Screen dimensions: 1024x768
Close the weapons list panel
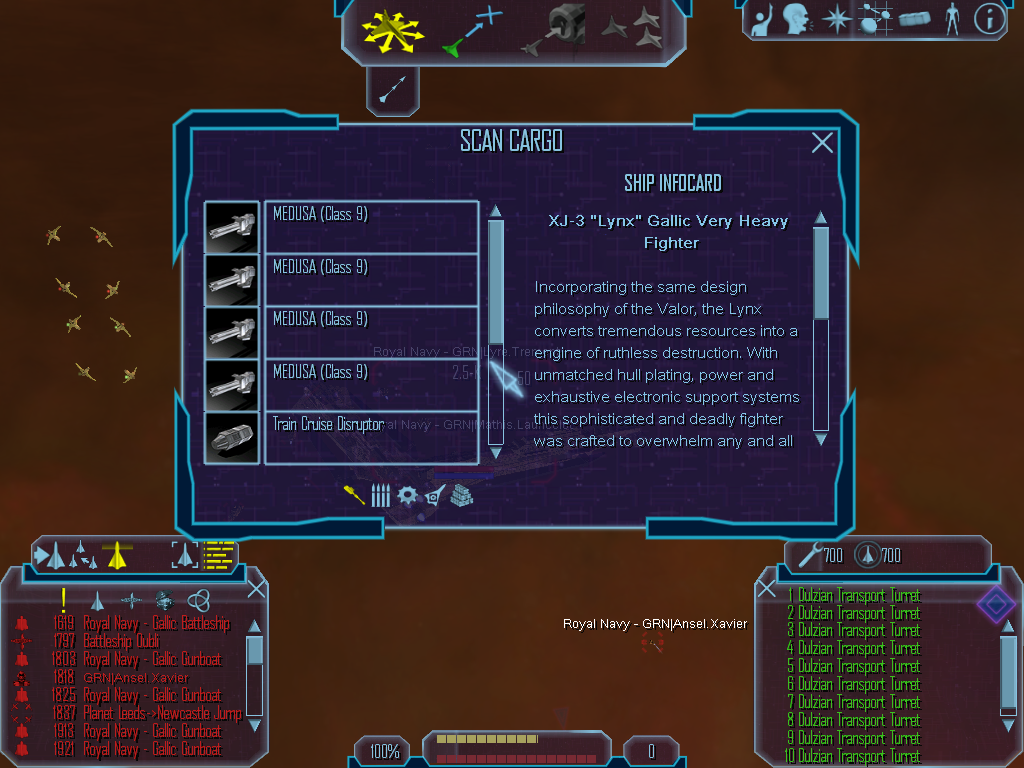766,588
